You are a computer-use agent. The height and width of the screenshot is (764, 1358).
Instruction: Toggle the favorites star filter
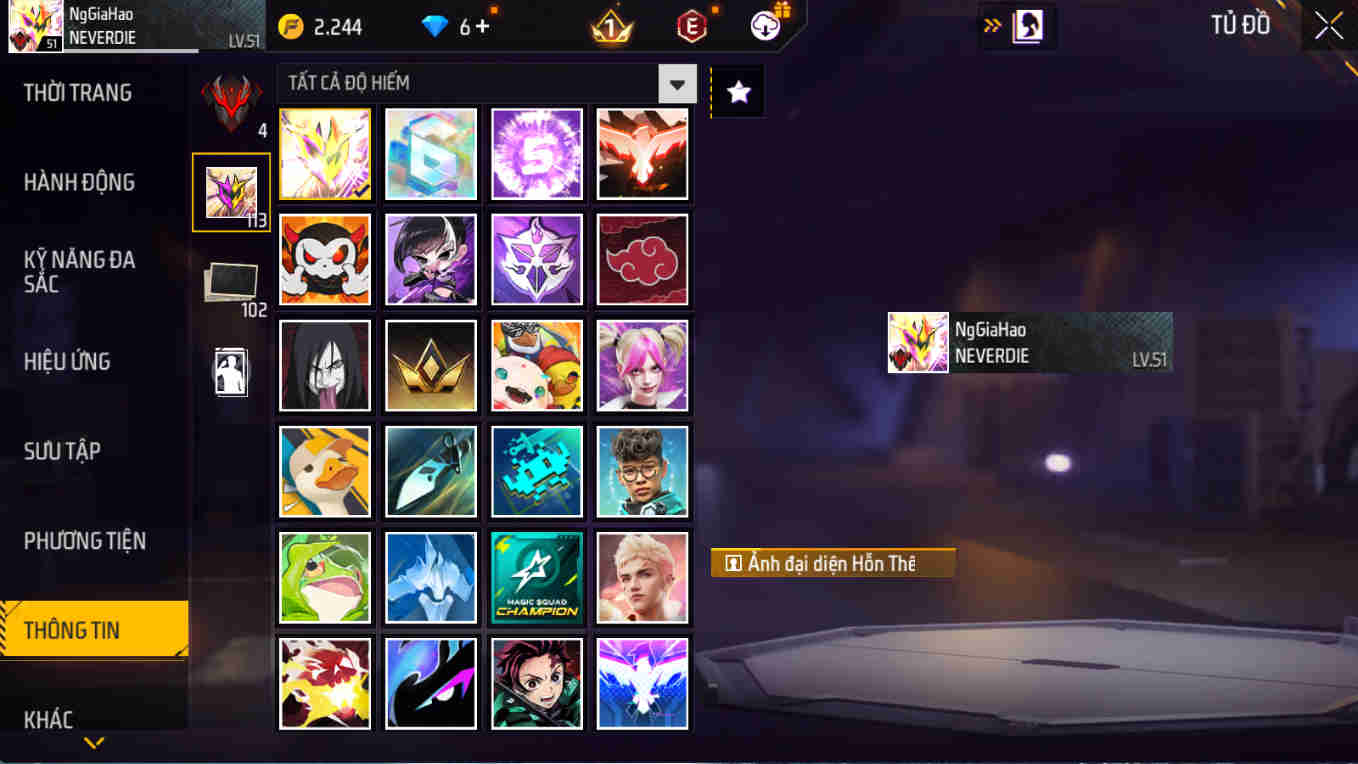point(737,90)
